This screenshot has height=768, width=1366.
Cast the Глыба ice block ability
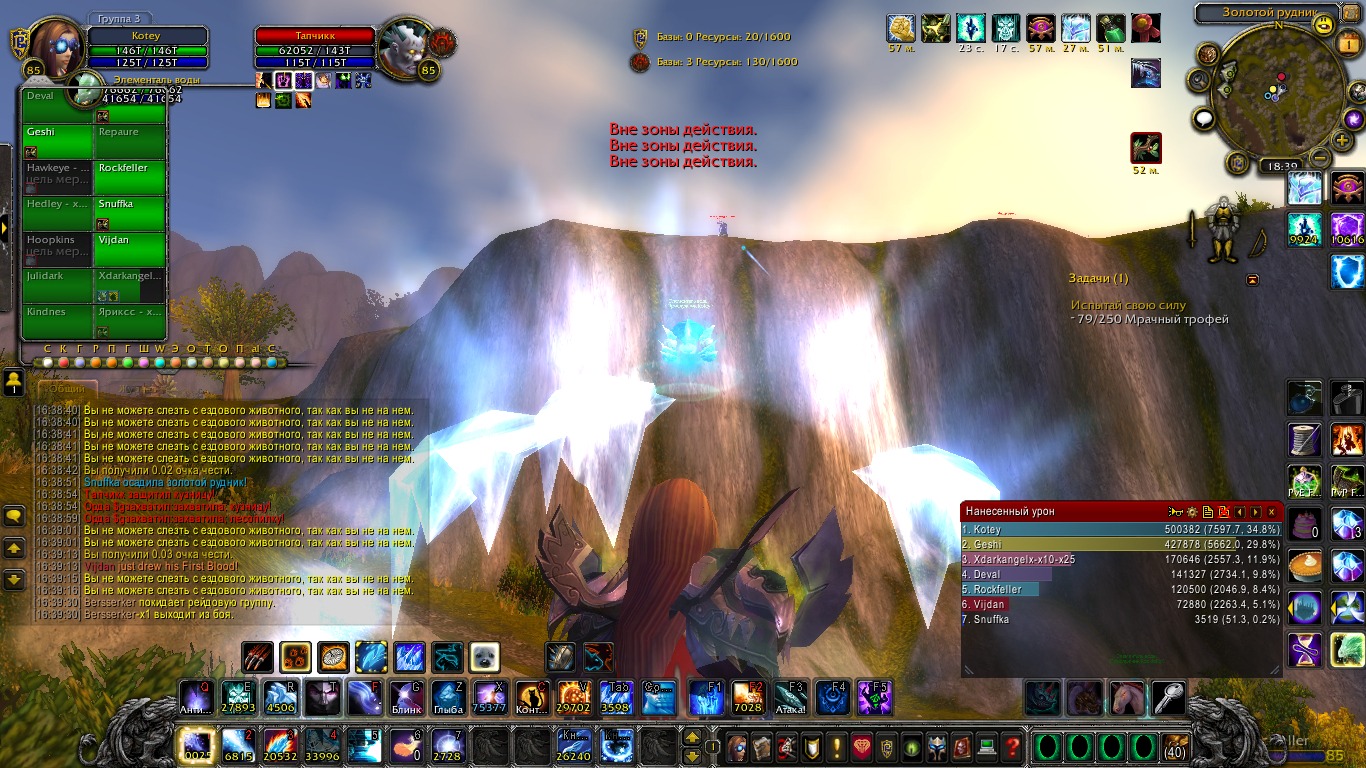(x=447, y=697)
